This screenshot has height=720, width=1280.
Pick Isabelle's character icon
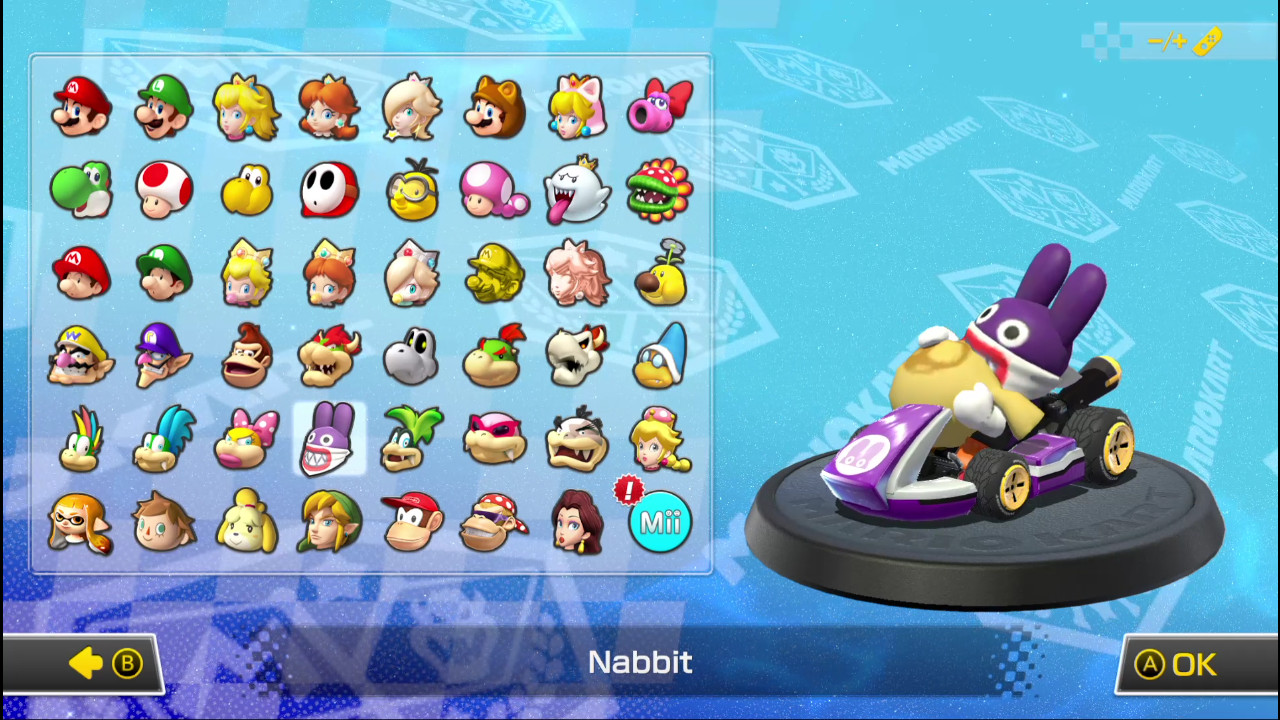(x=246, y=521)
